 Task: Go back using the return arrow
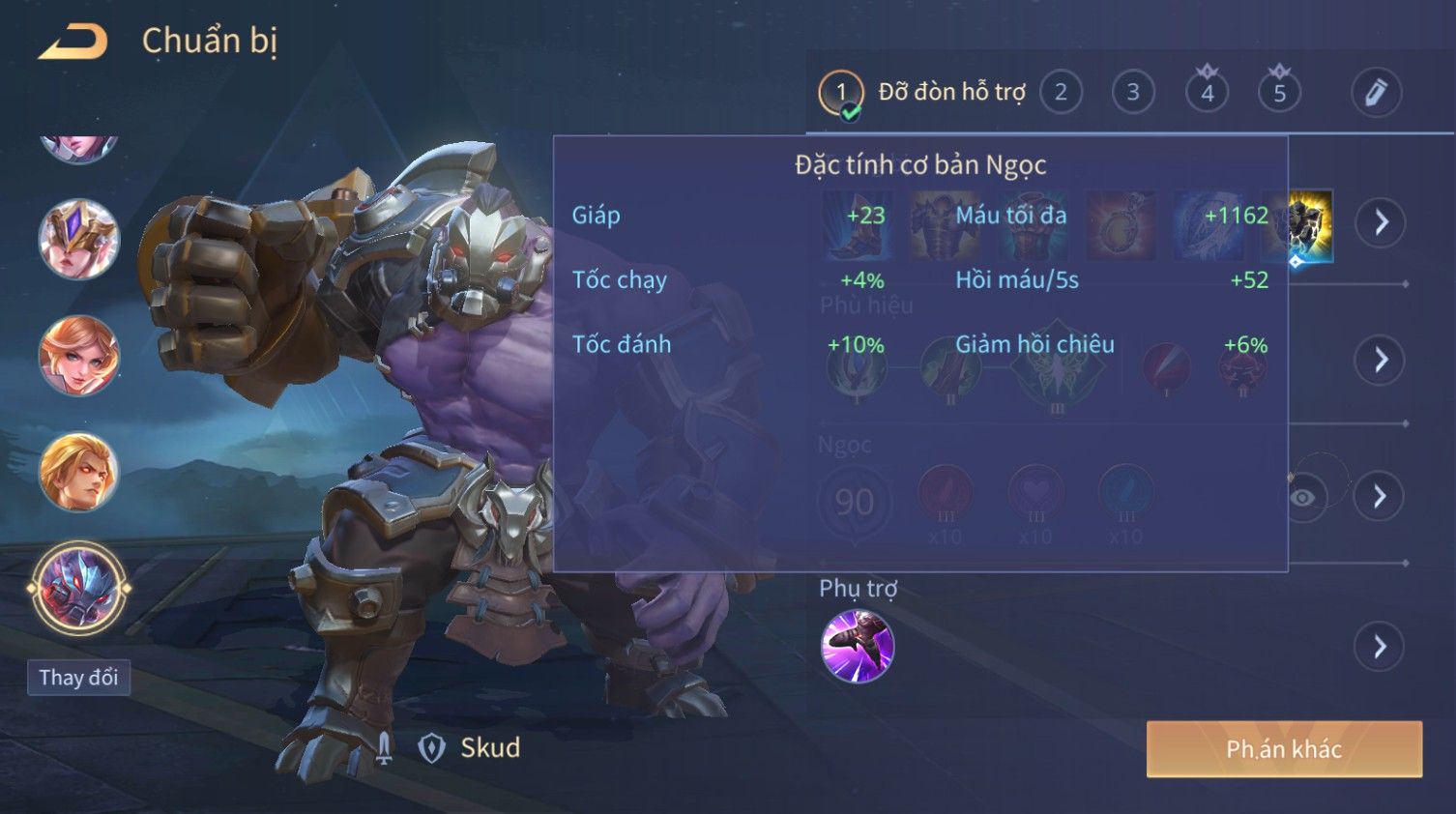tap(73, 43)
